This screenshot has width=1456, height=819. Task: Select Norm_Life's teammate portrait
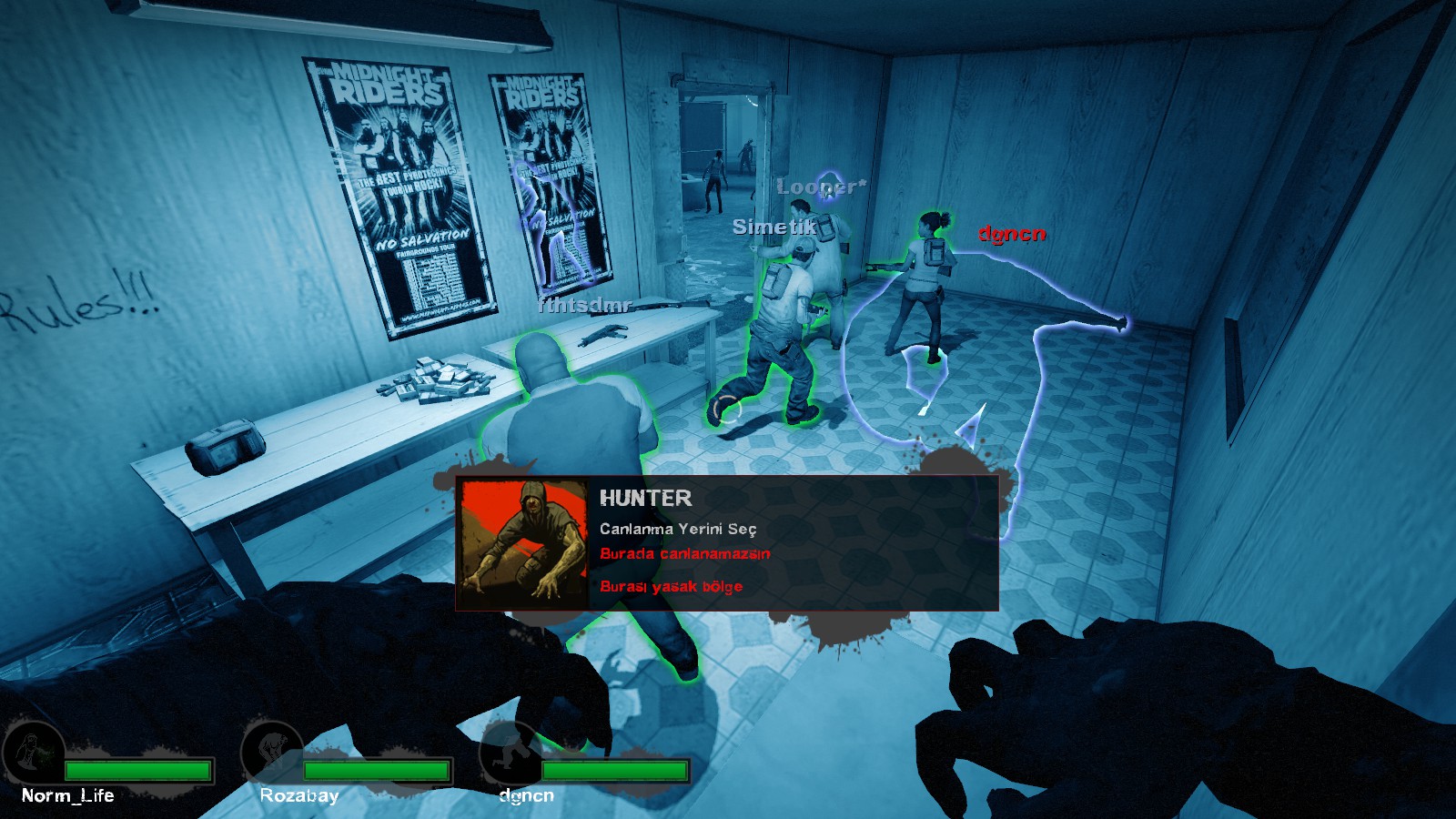34,754
